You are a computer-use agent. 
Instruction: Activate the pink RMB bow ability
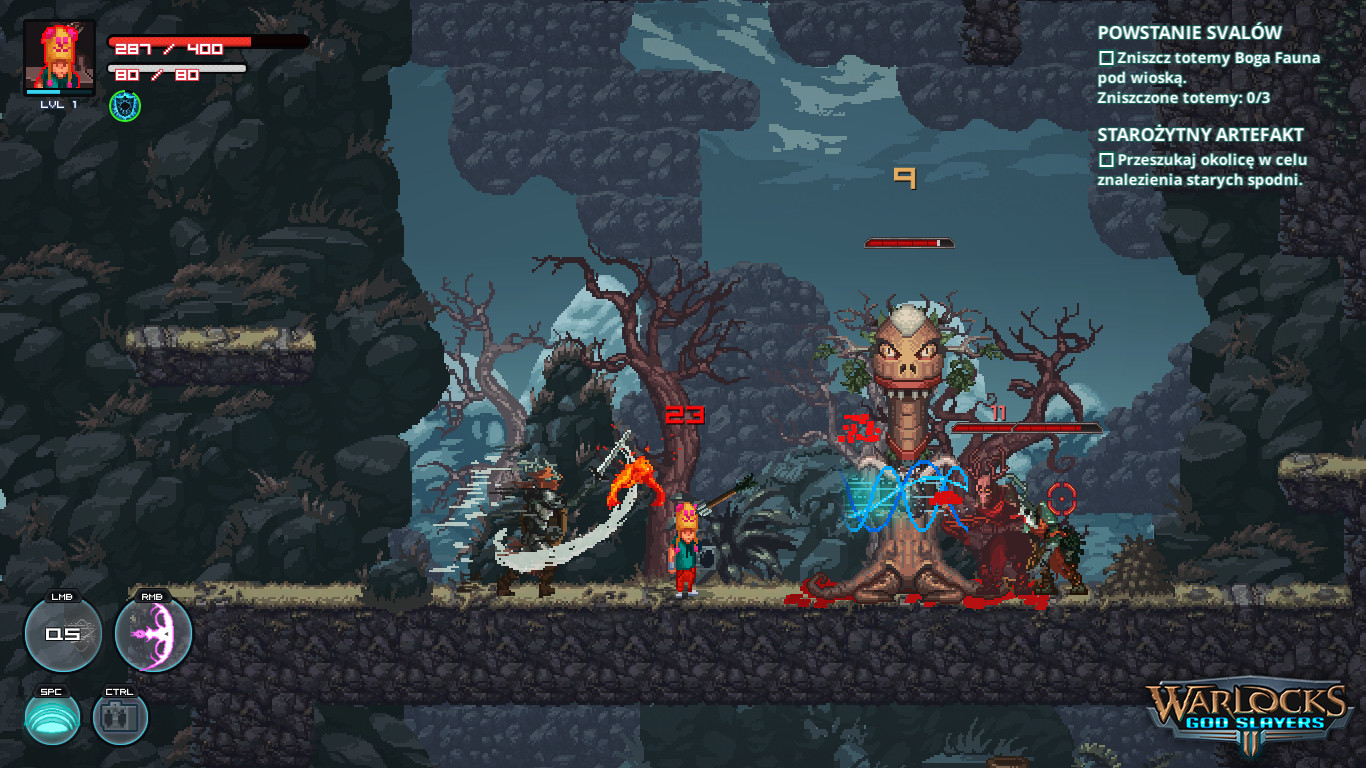tap(154, 633)
